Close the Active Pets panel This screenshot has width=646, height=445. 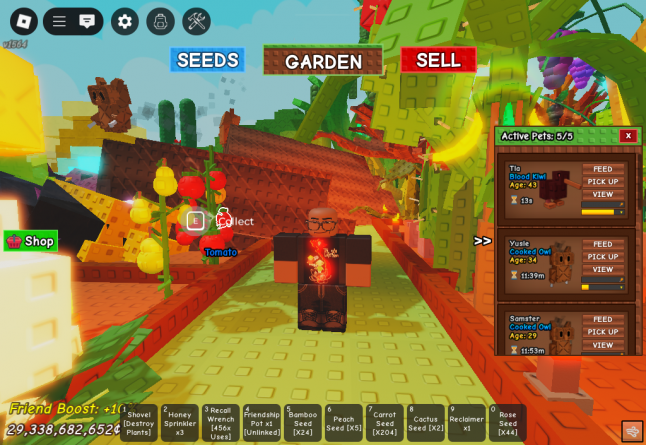(x=628, y=136)
